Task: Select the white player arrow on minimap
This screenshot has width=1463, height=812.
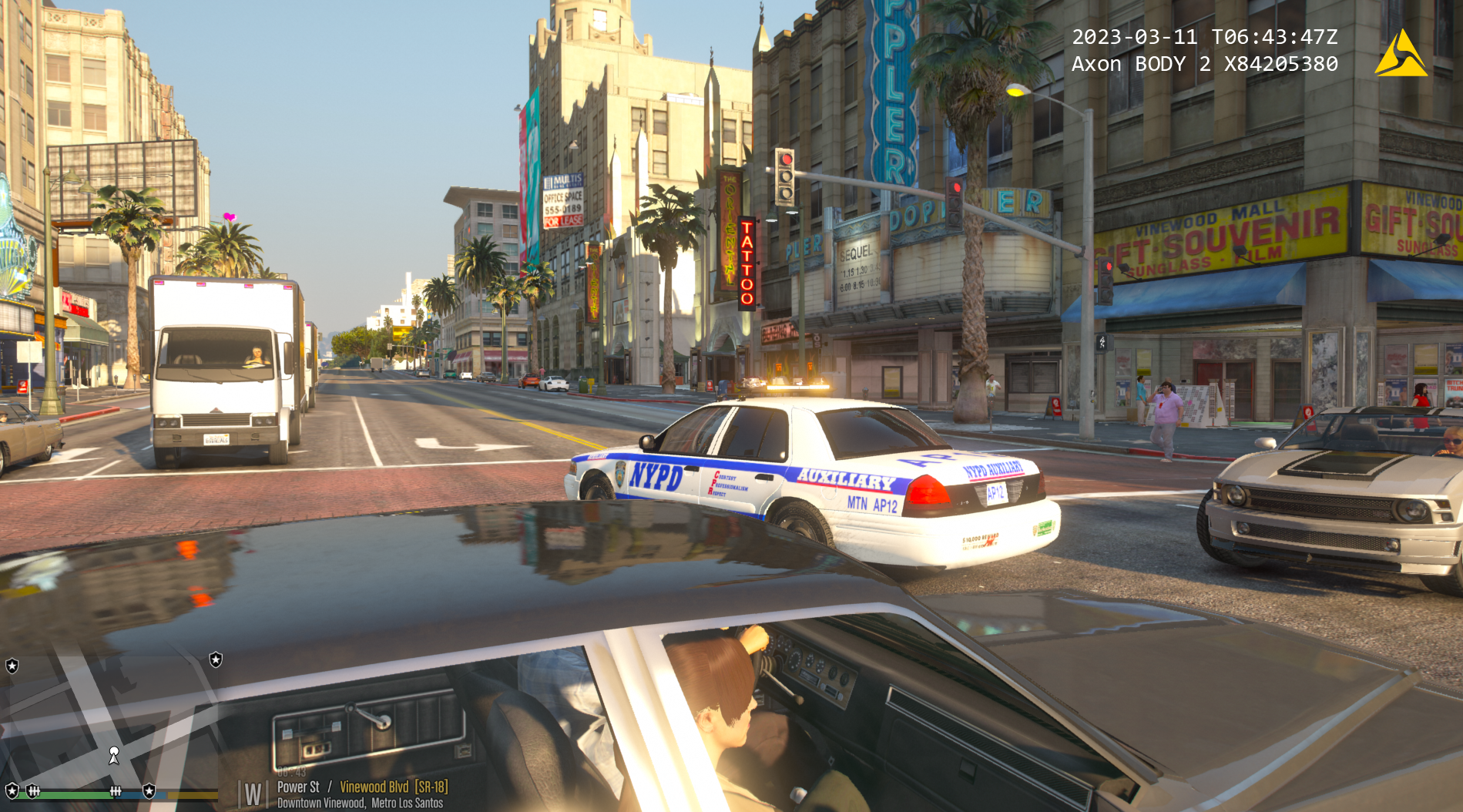Action: coord(114,755)
